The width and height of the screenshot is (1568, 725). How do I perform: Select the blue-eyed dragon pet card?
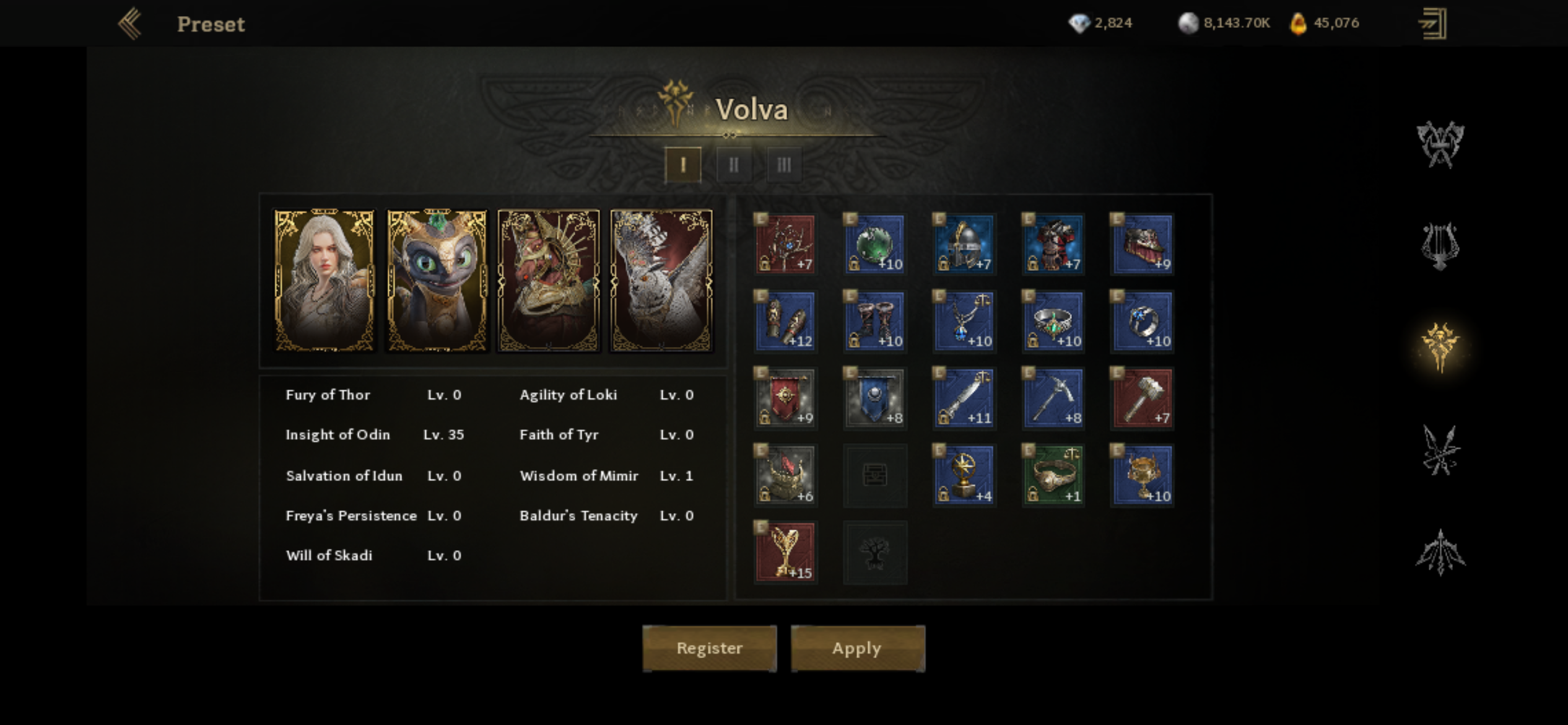(437, 281)
